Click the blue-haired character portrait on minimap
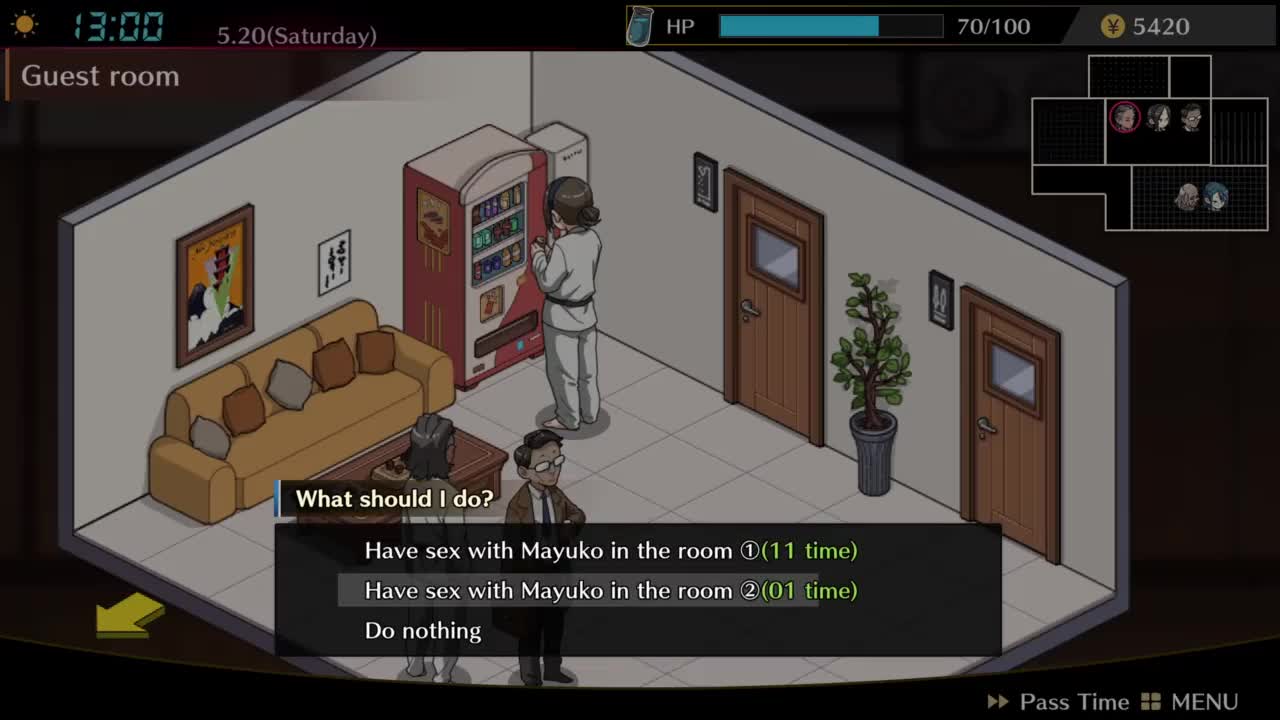Image resolution: width=1280 pixels, height=720 pixels. (x=1215, y=196)
